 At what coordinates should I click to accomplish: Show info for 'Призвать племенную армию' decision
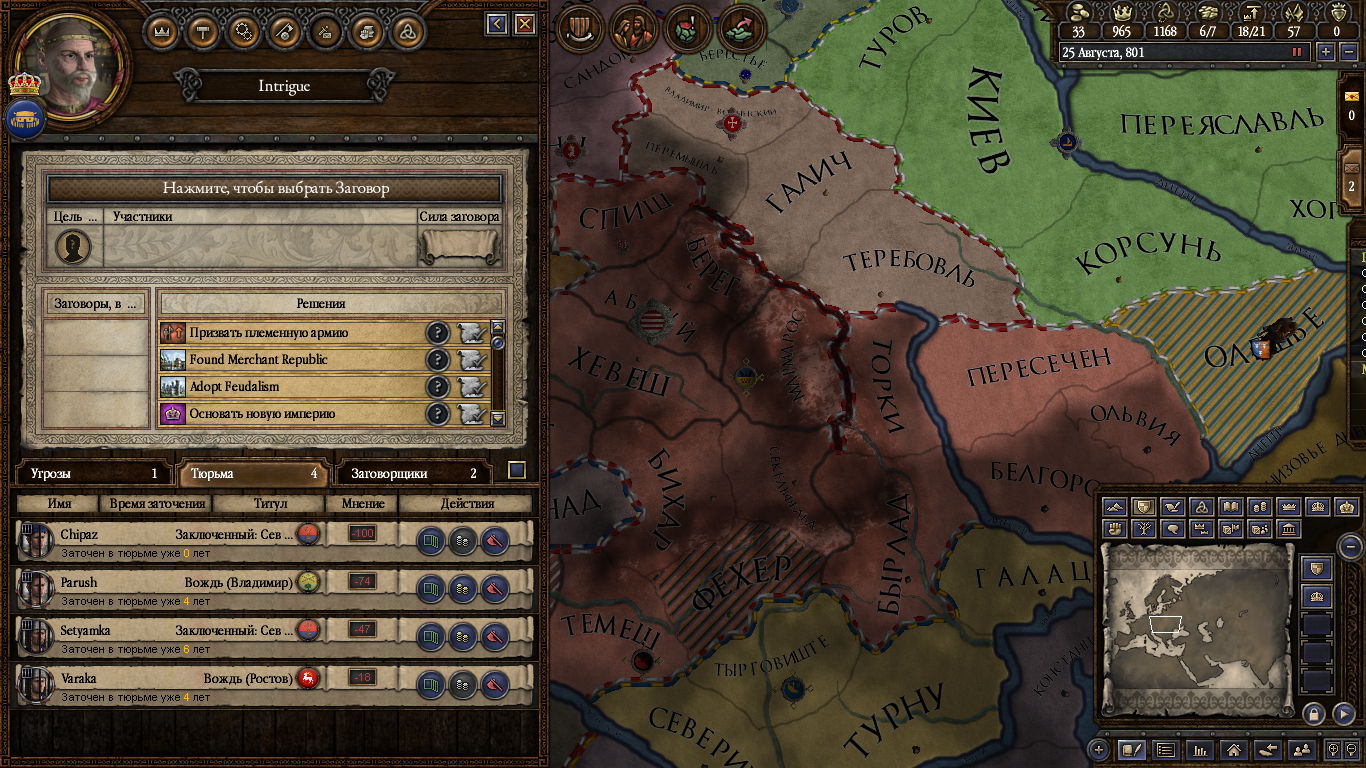437,333
